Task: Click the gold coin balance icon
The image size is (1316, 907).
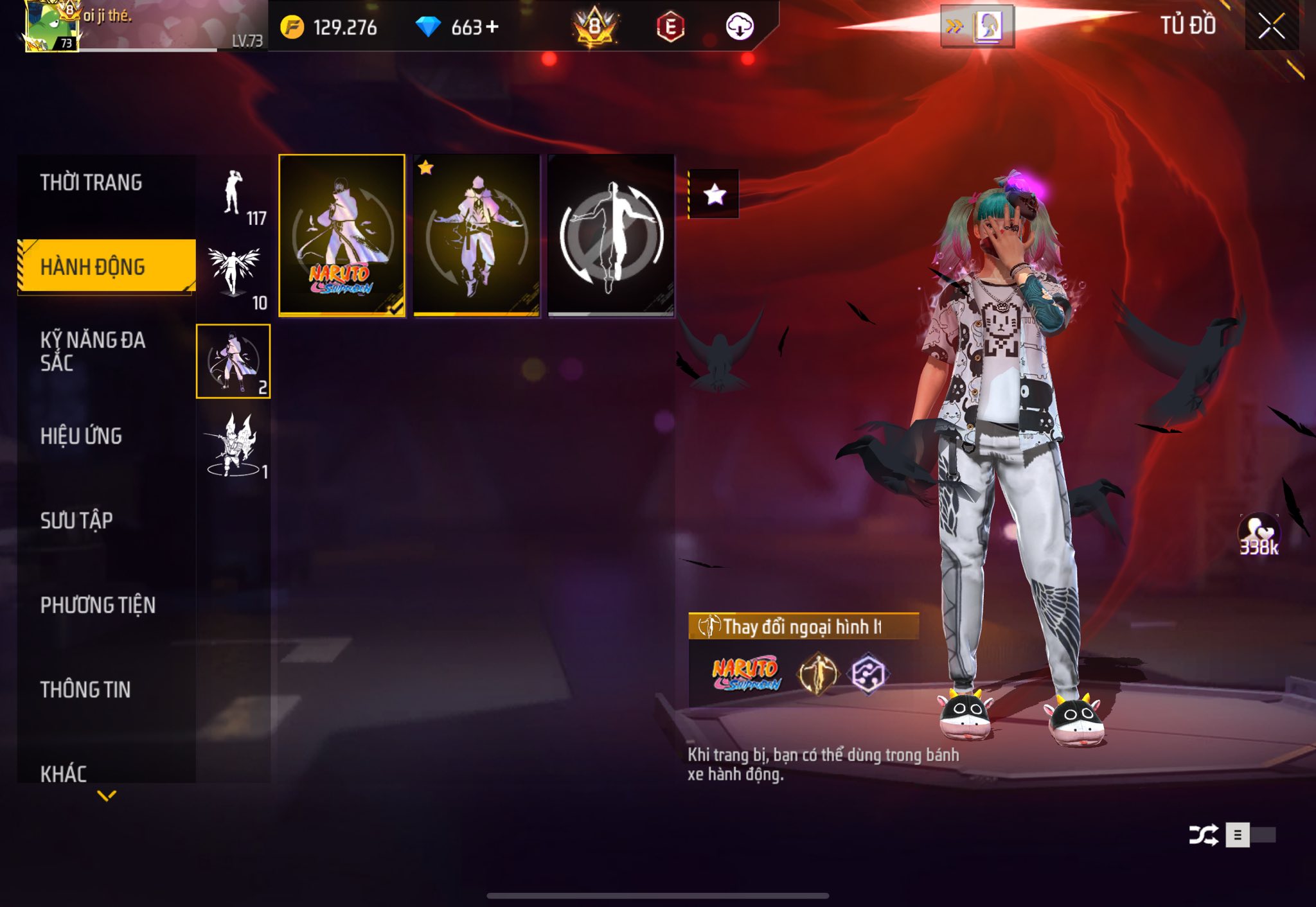Action: [292, 27]
